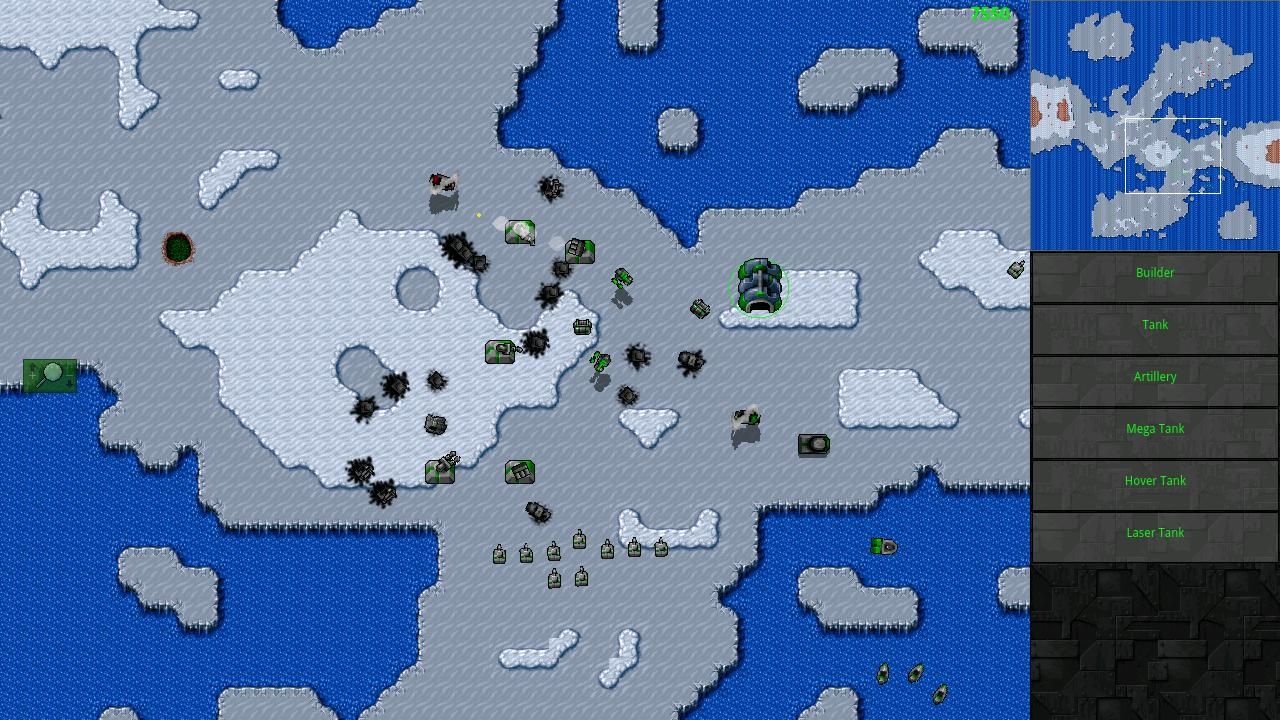Click inside the minimap viewport rectangle
The width and height of the screenshot is (1280, 720).
1173,155
